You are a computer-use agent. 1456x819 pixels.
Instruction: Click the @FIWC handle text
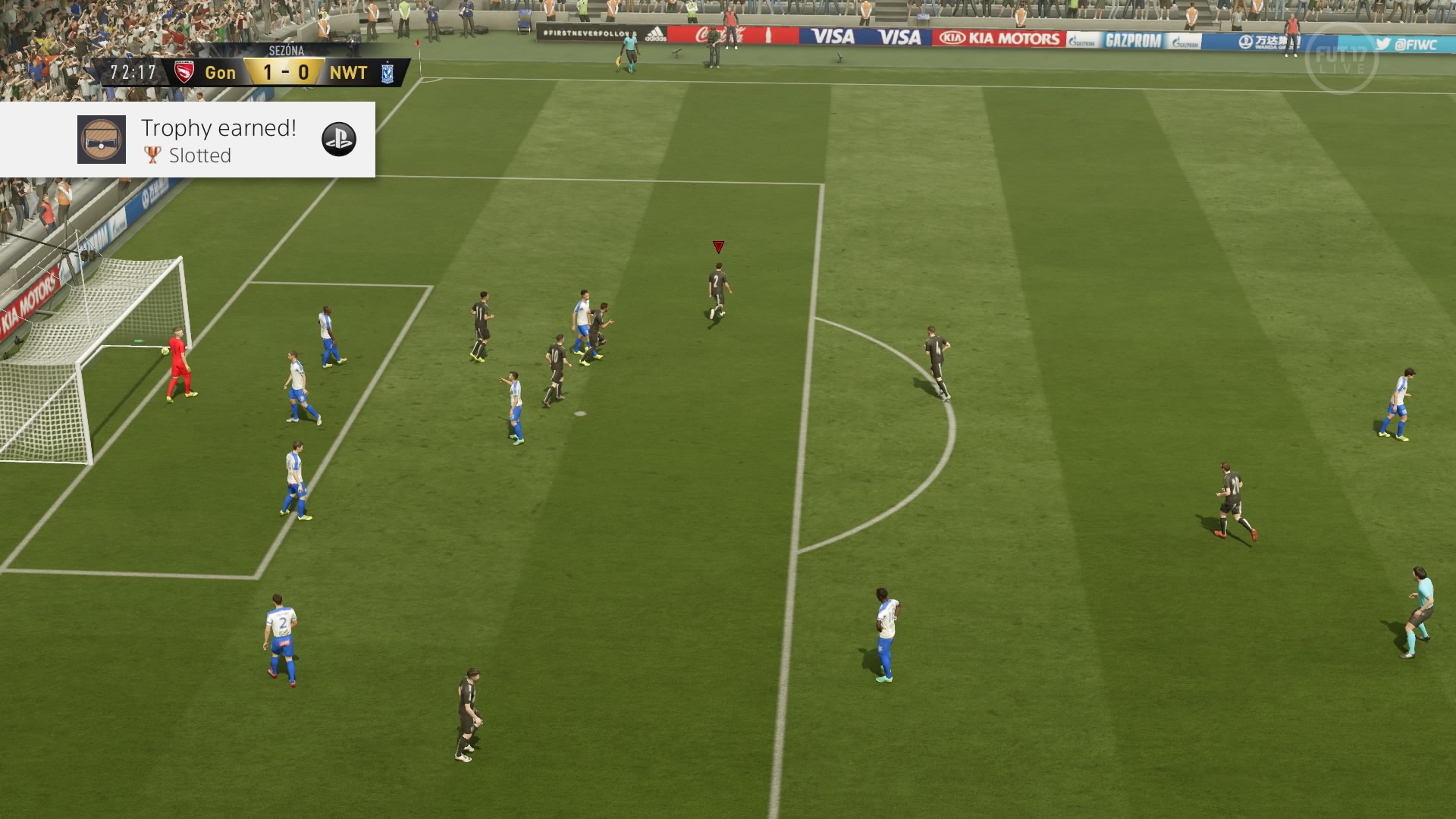click(x=1417, y=45)
